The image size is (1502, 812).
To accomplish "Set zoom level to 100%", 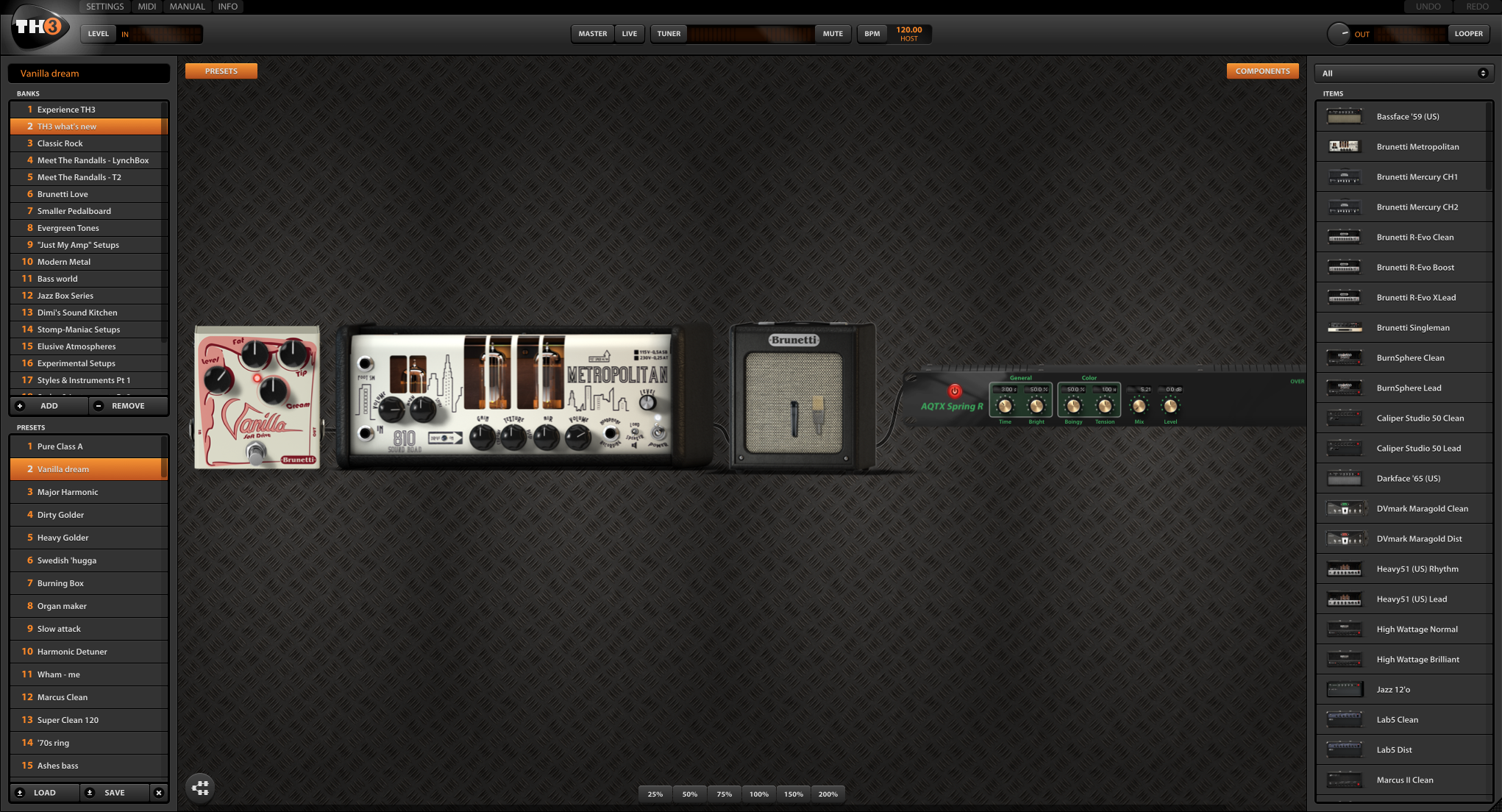I will (758, 794).
